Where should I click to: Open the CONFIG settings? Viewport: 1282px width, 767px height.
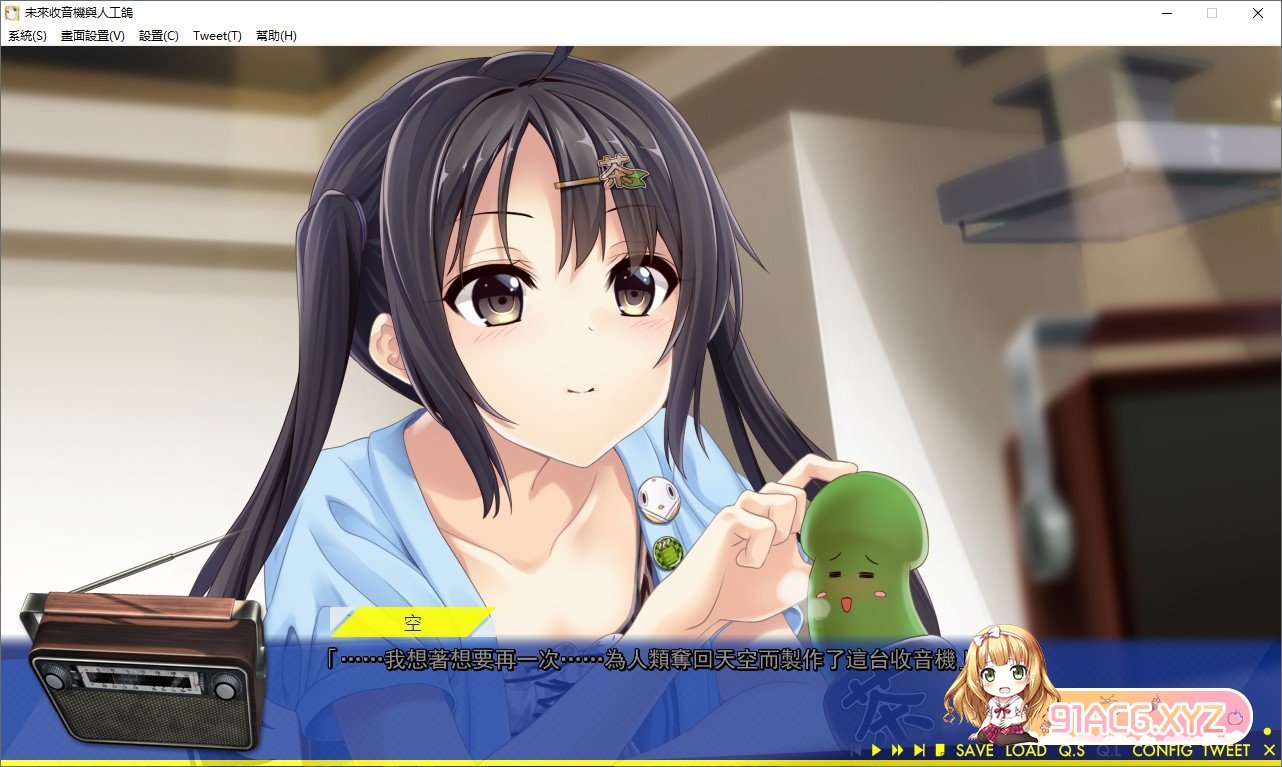[1162, 750]
